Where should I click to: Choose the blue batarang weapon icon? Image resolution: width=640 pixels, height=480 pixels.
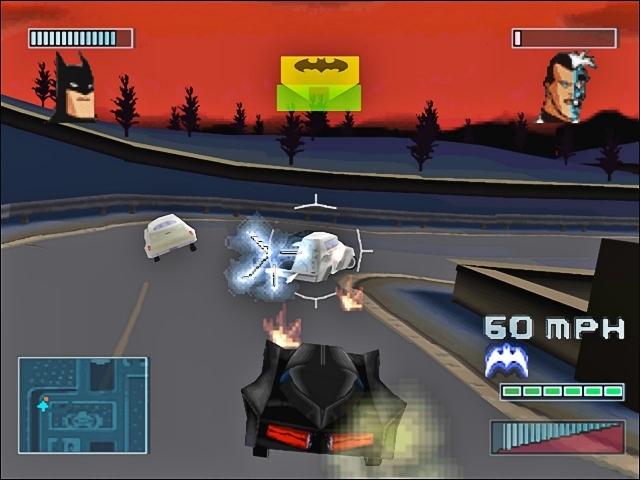coord(507,361)
